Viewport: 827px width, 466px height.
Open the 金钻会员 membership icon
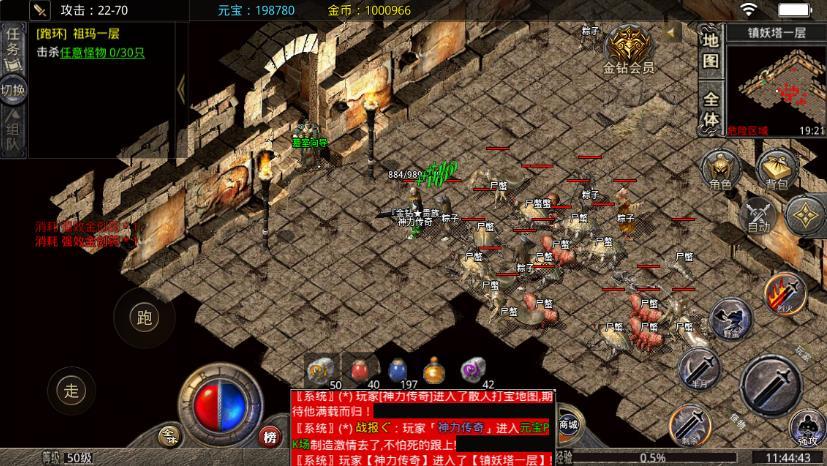pyautogui.click(x=628, y=48)
